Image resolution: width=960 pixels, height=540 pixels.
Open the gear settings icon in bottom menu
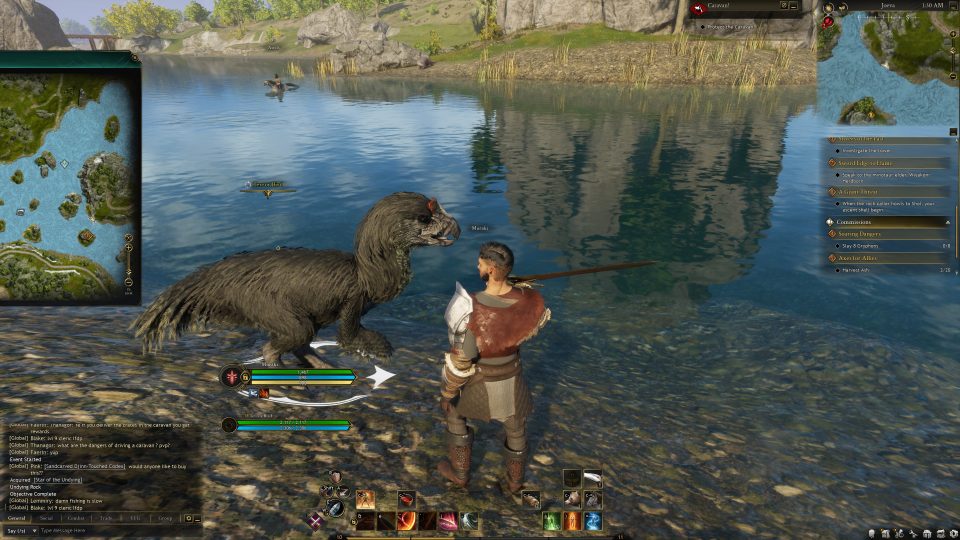pyautogui.click(x=952, y=533)
